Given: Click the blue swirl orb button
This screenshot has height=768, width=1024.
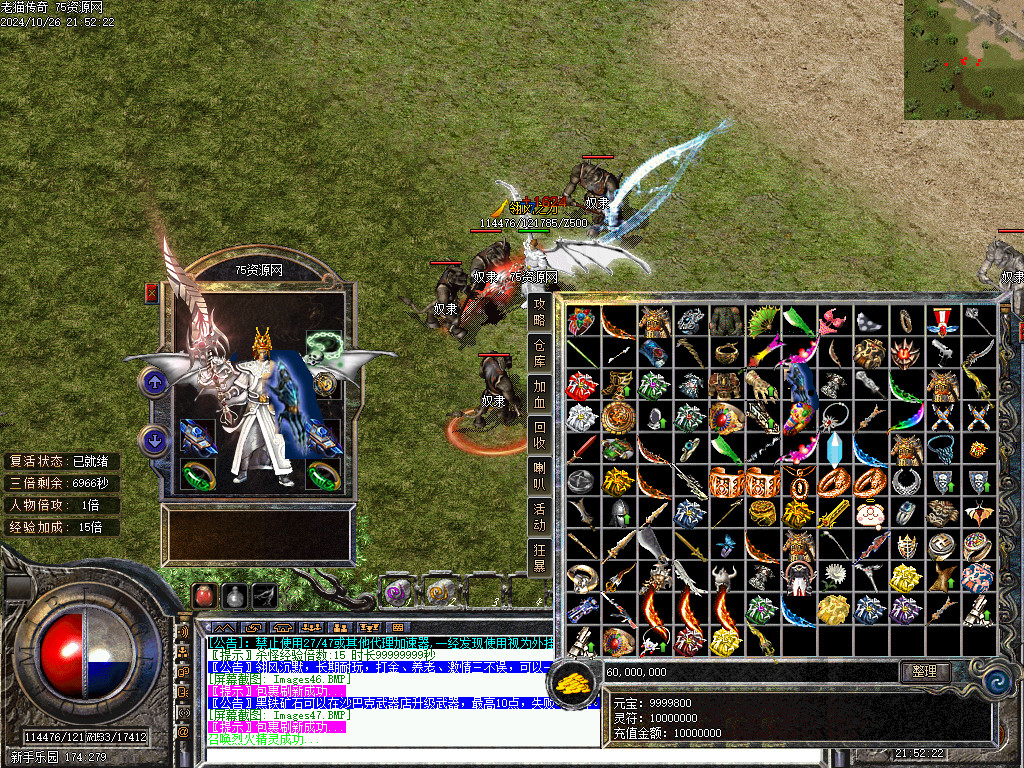Looking at the screenshot, I should pos(997,681).
